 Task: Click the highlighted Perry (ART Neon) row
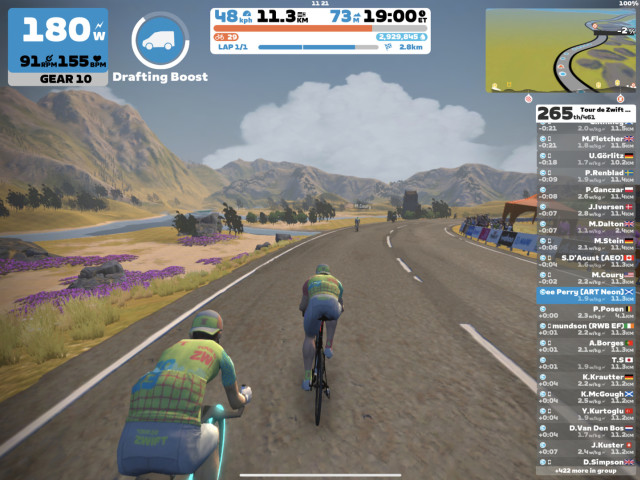586,294
